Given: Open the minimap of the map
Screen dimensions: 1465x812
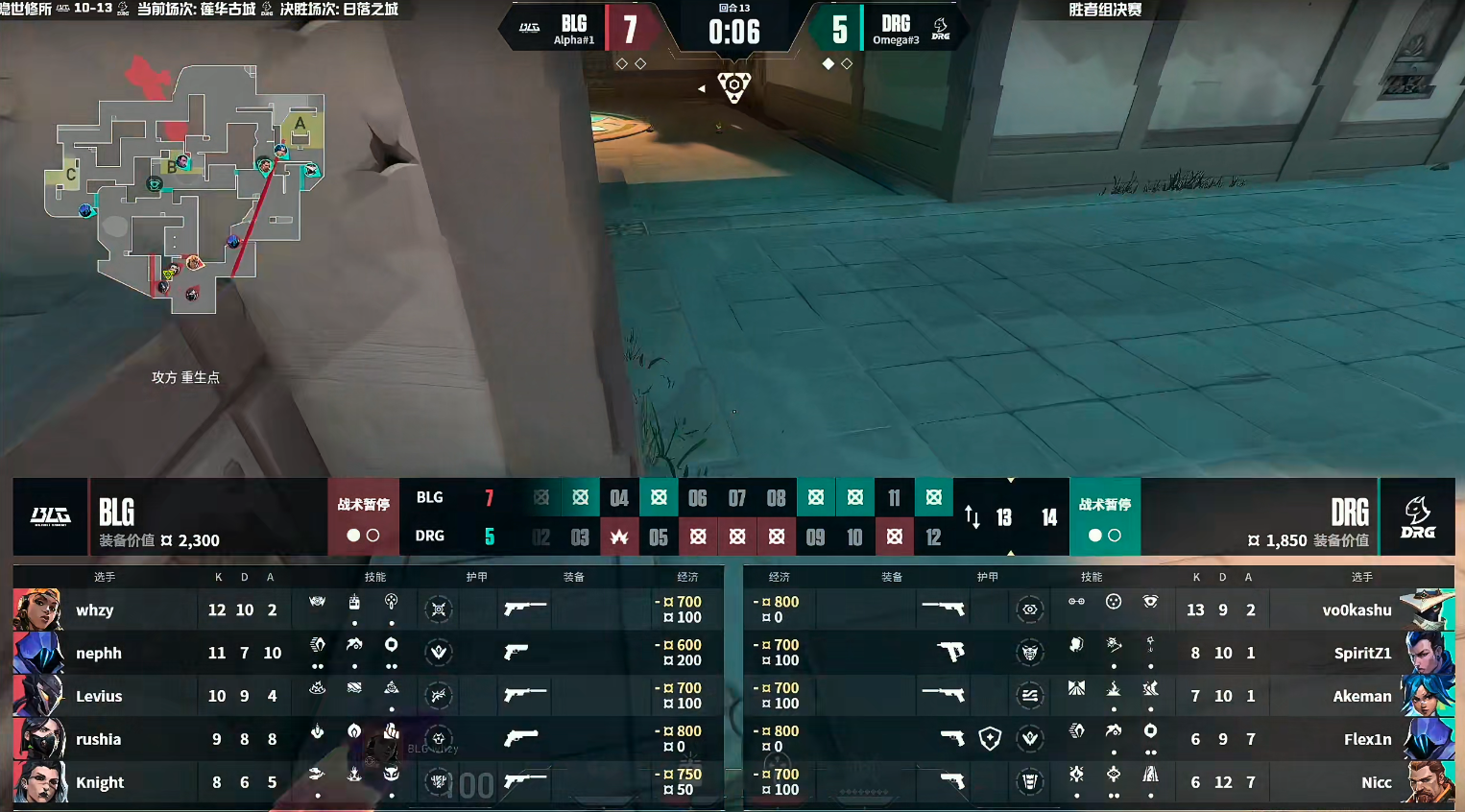Looking at the screenshot, I should (187, 187).
